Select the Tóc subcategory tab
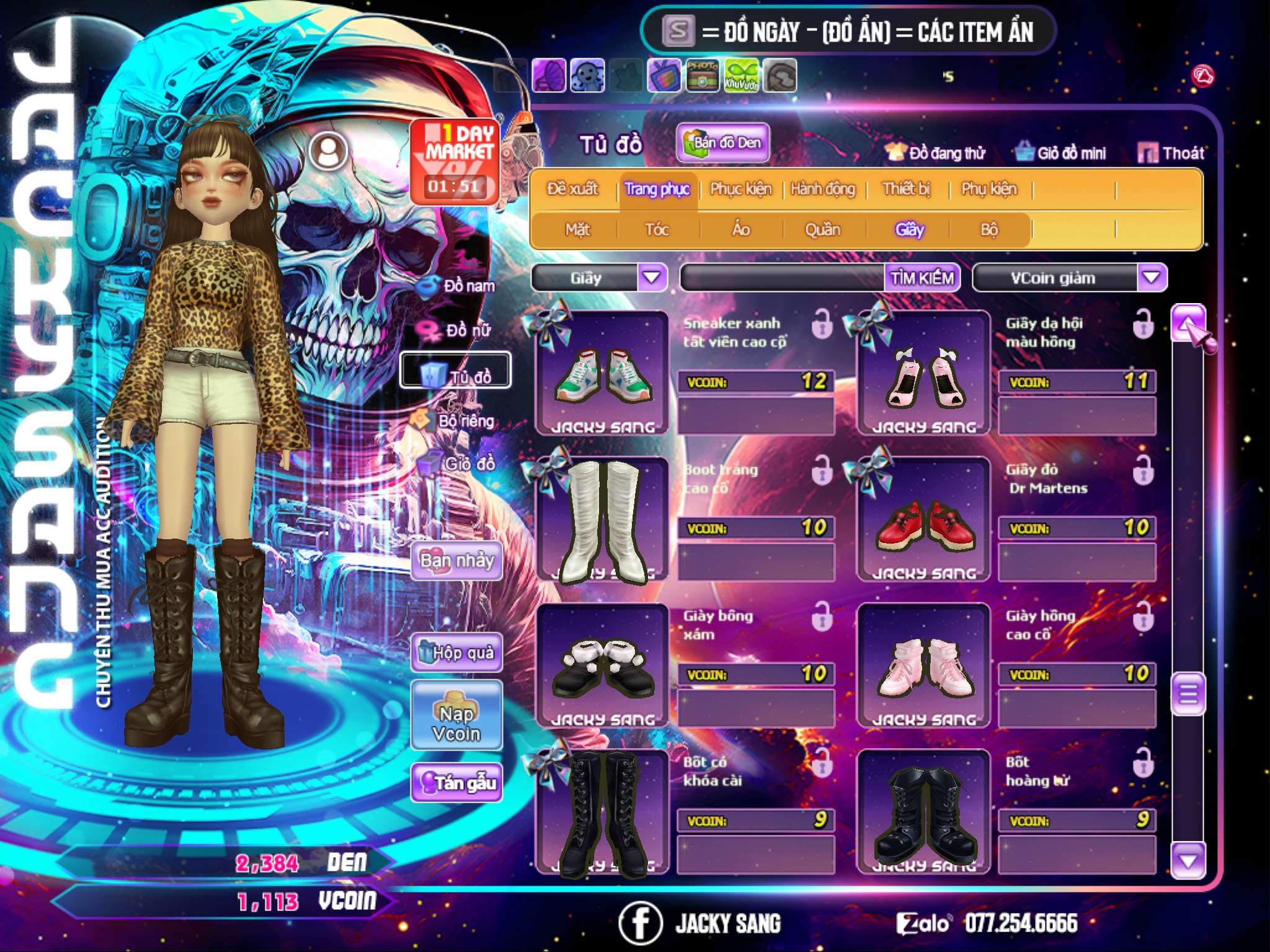 pyautogui.click(x=657, y=230)
